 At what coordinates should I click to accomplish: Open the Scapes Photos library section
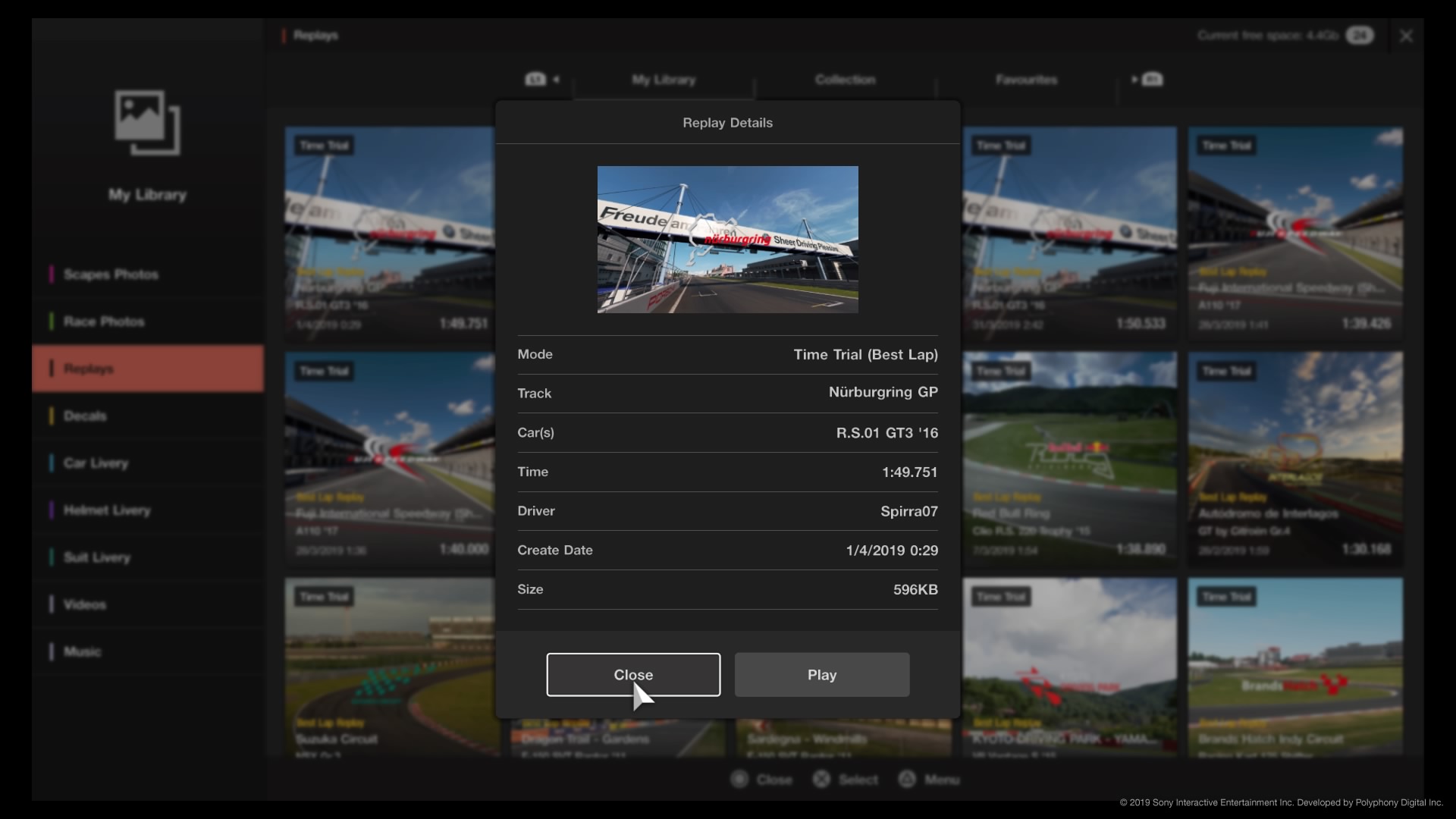tap(110, 274)
